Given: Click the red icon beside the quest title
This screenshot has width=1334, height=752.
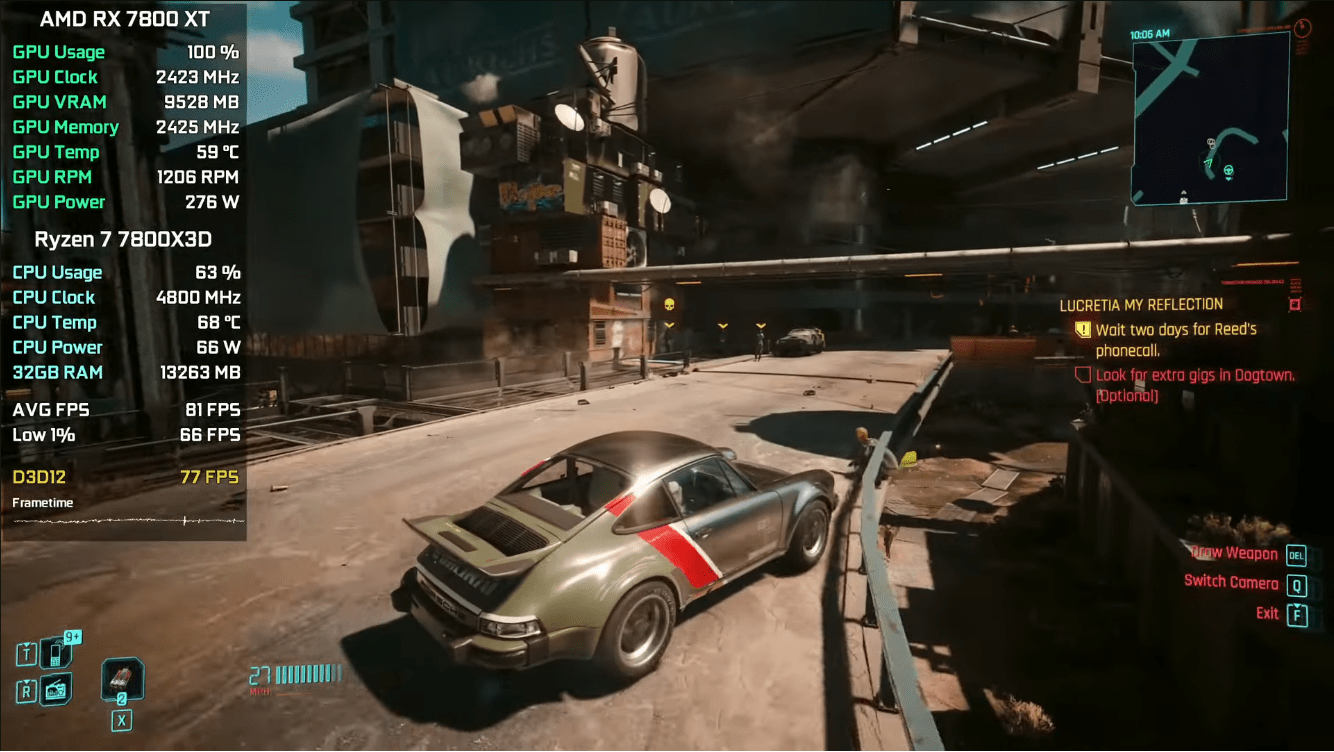Looking at the screenshot, I should click(x=1295, y=304).
